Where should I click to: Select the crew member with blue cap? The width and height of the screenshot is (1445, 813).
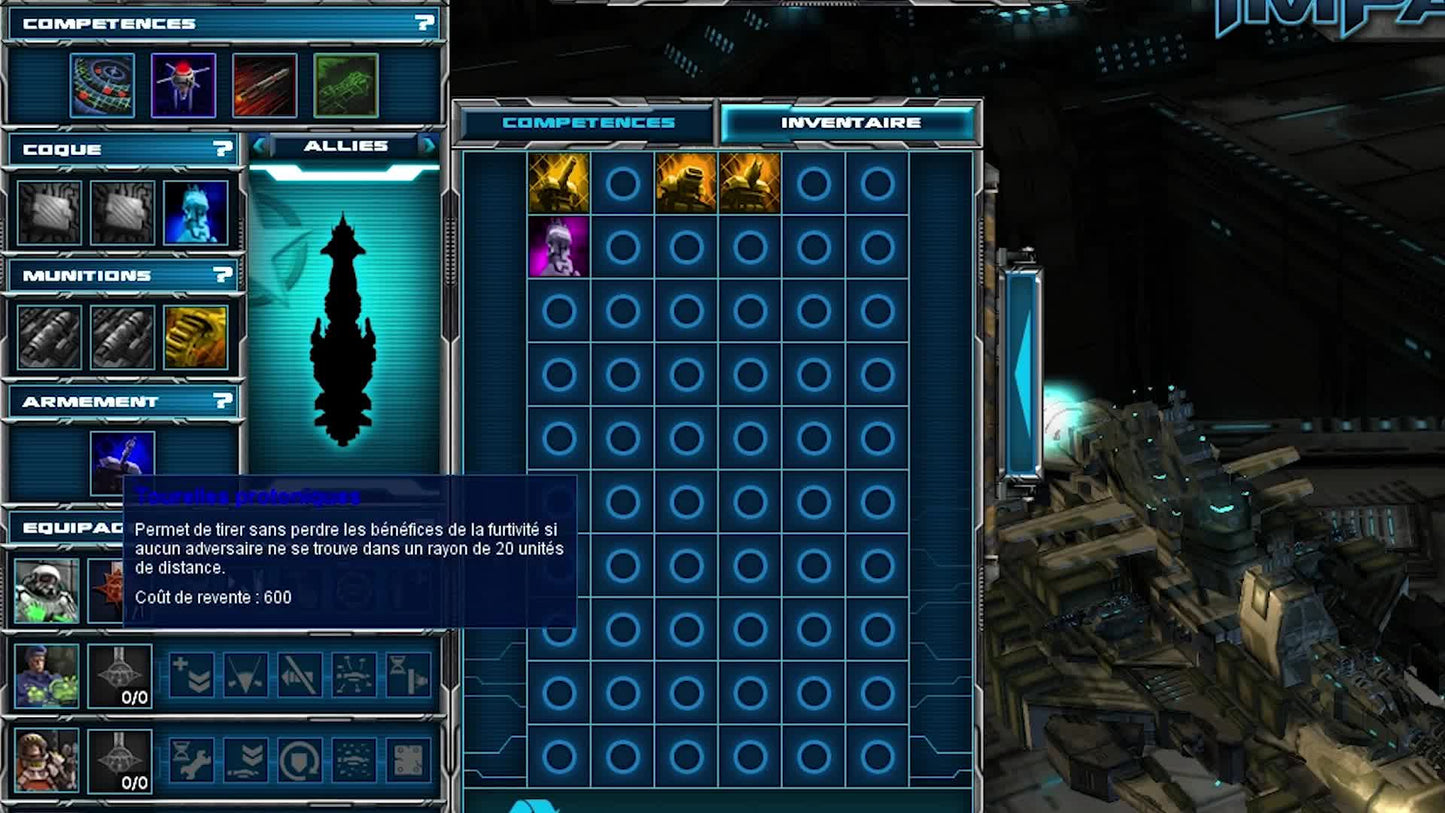point(46,676)
